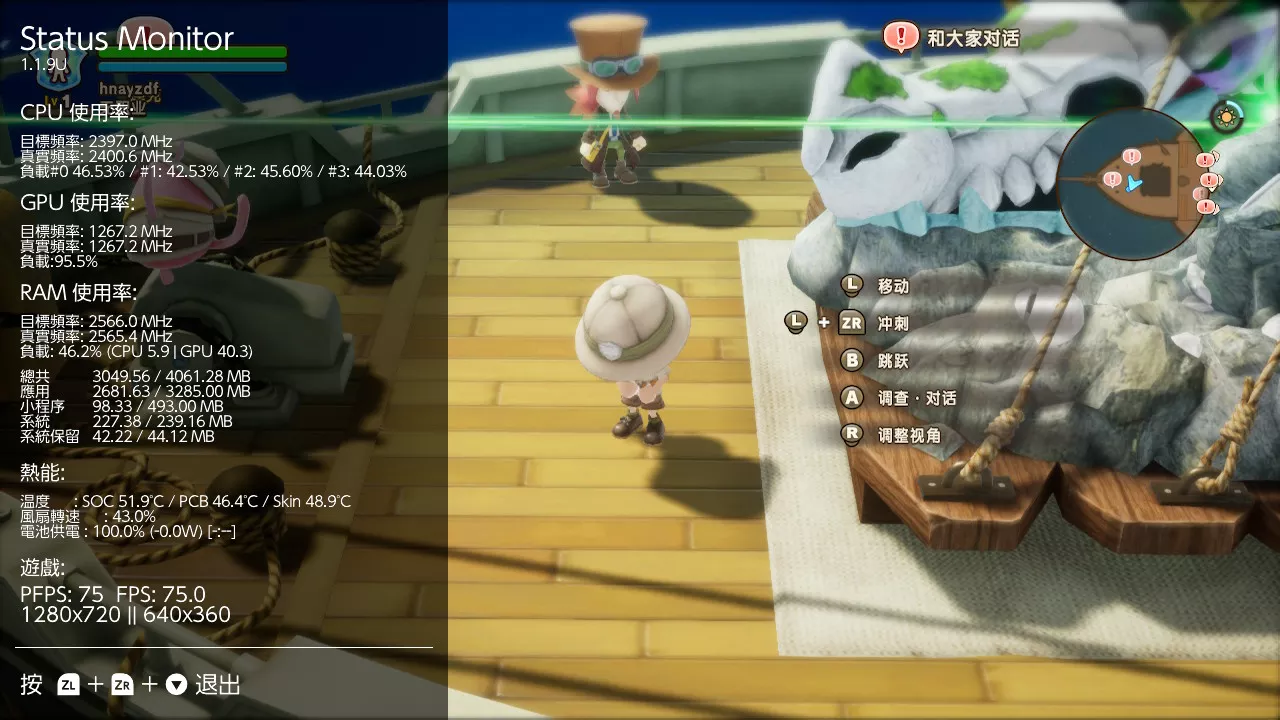The image size is (1280, 720).
Task: Click the sun time-of-day icon
Action: pyautogui.click(x=1226, y=117)
